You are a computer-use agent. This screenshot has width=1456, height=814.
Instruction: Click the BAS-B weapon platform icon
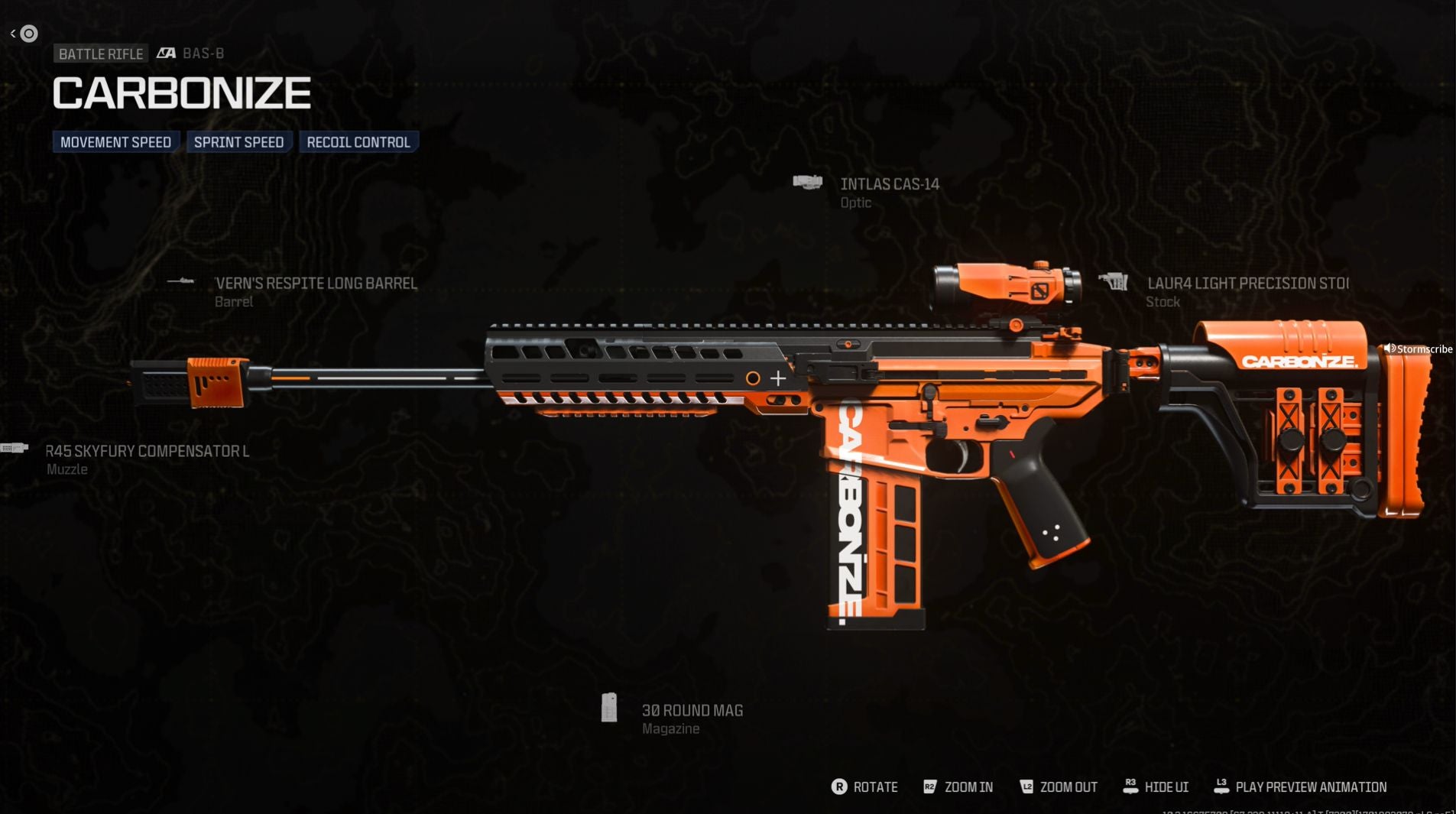(x=164, y=53)
